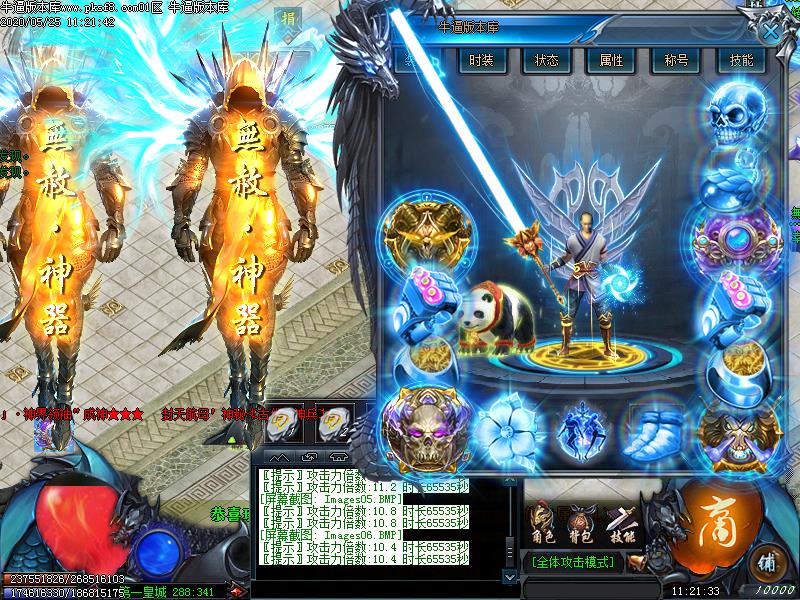
Task: Toggle the 全体攻击模式 attack mode
Action: point(572,564)
